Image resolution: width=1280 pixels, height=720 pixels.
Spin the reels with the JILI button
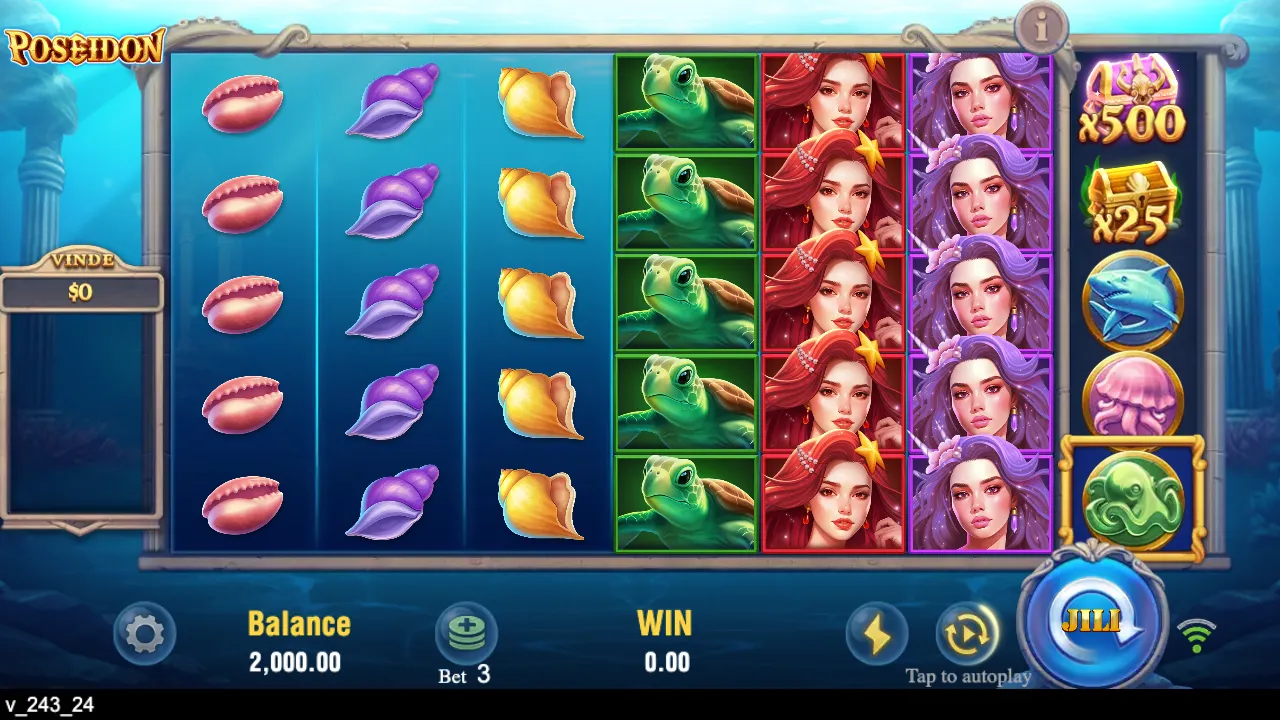[1092, 620]
